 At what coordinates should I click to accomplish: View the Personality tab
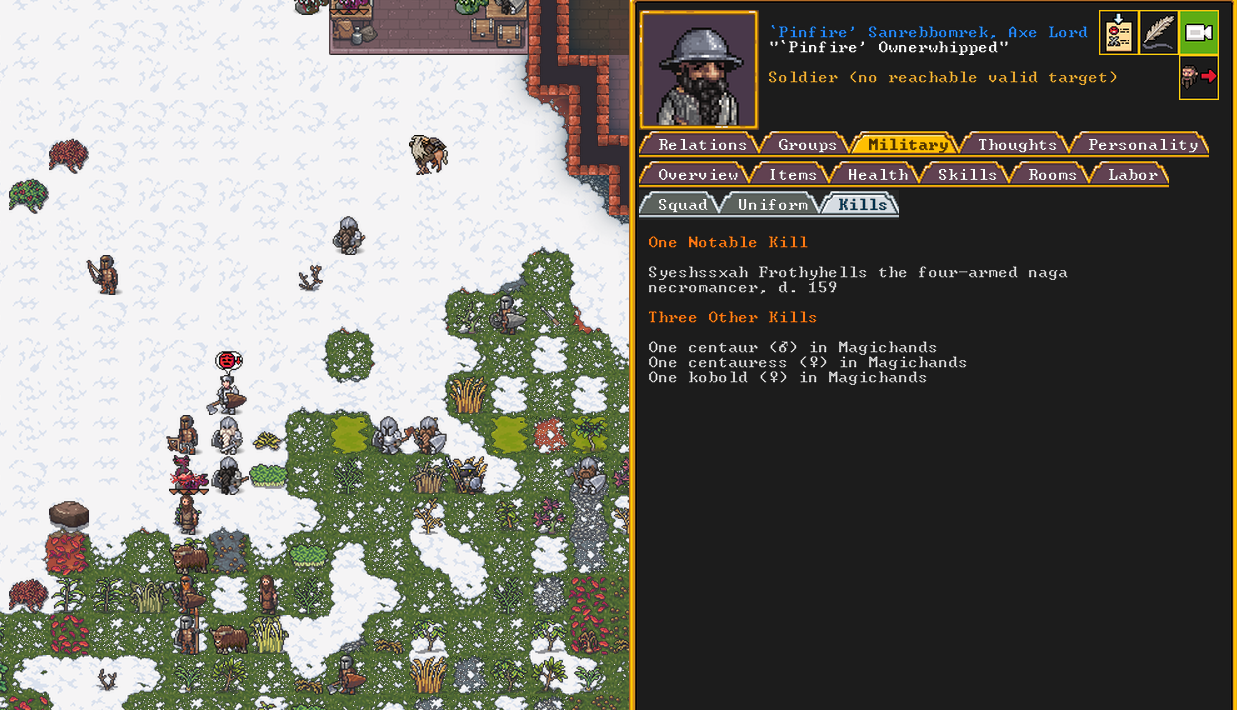tap(1142, 145)
